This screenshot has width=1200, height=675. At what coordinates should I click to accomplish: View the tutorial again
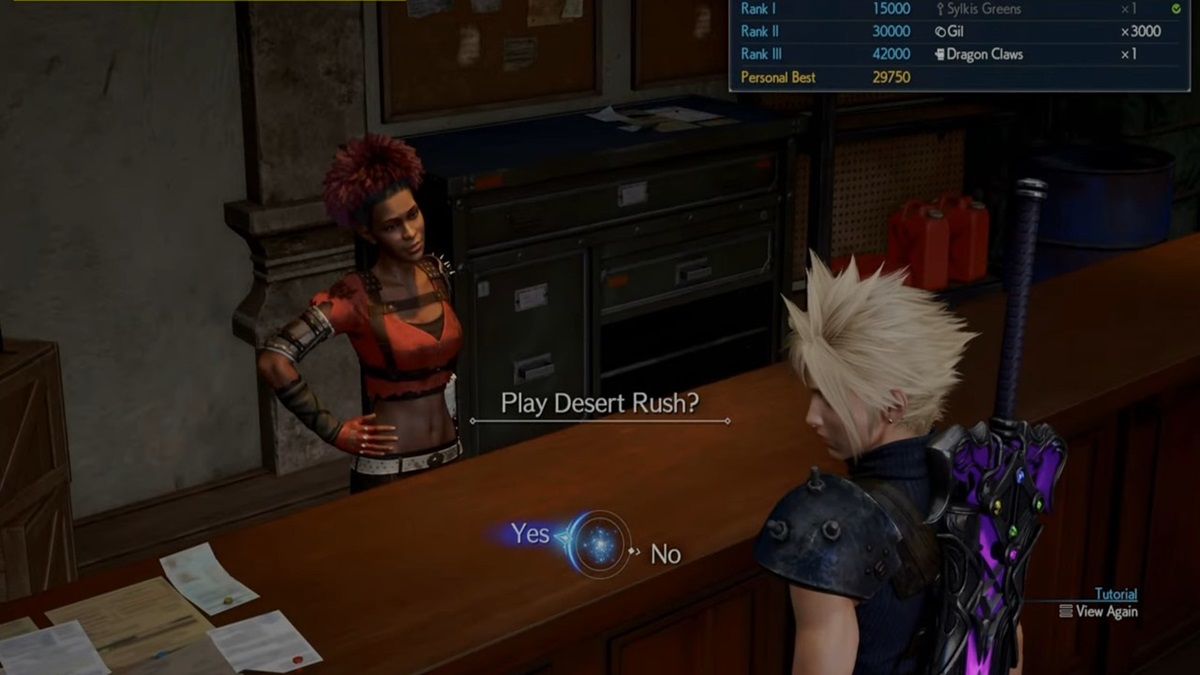(x=1105, y=611)
